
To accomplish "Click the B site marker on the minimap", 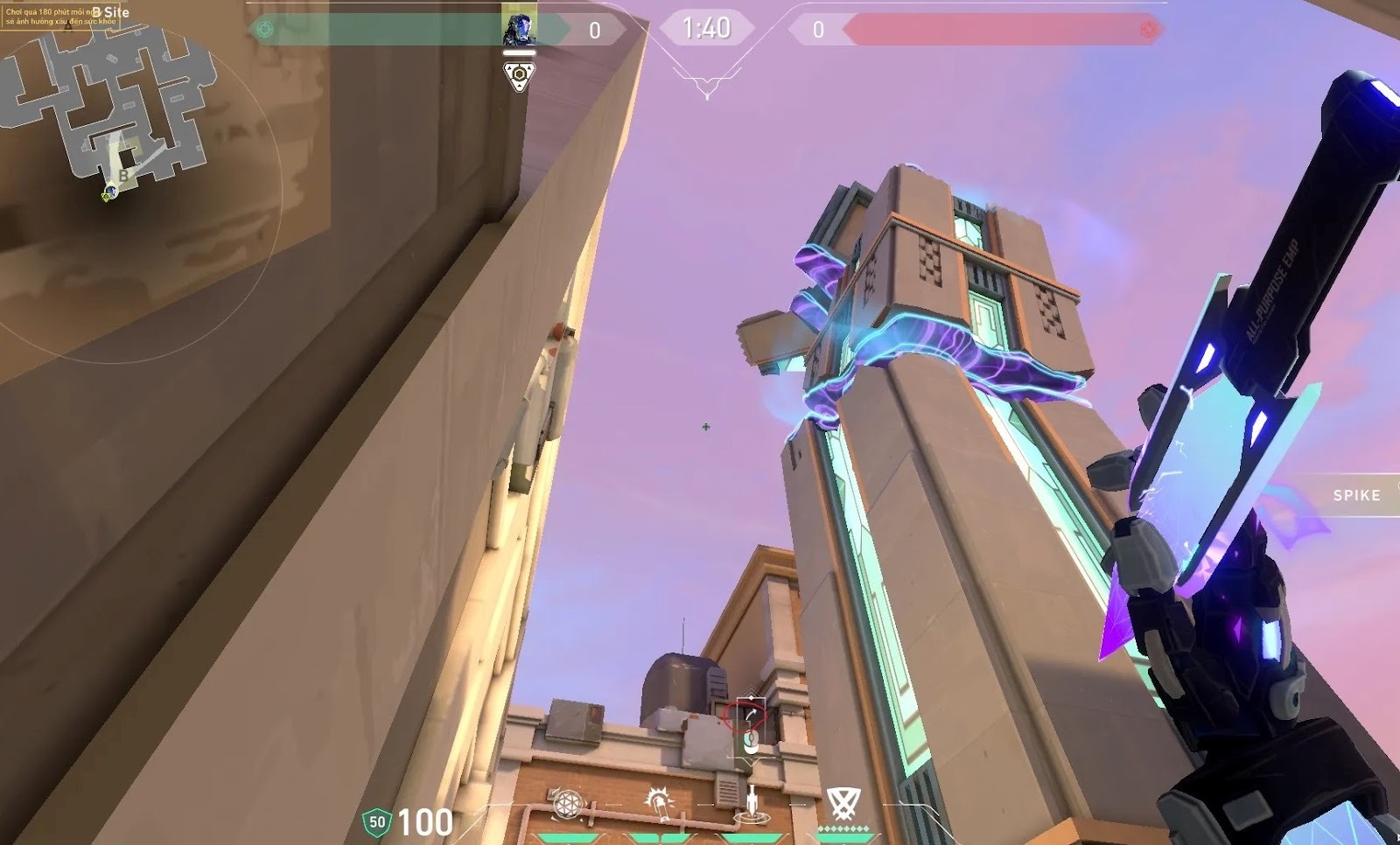I will [124, 175].
